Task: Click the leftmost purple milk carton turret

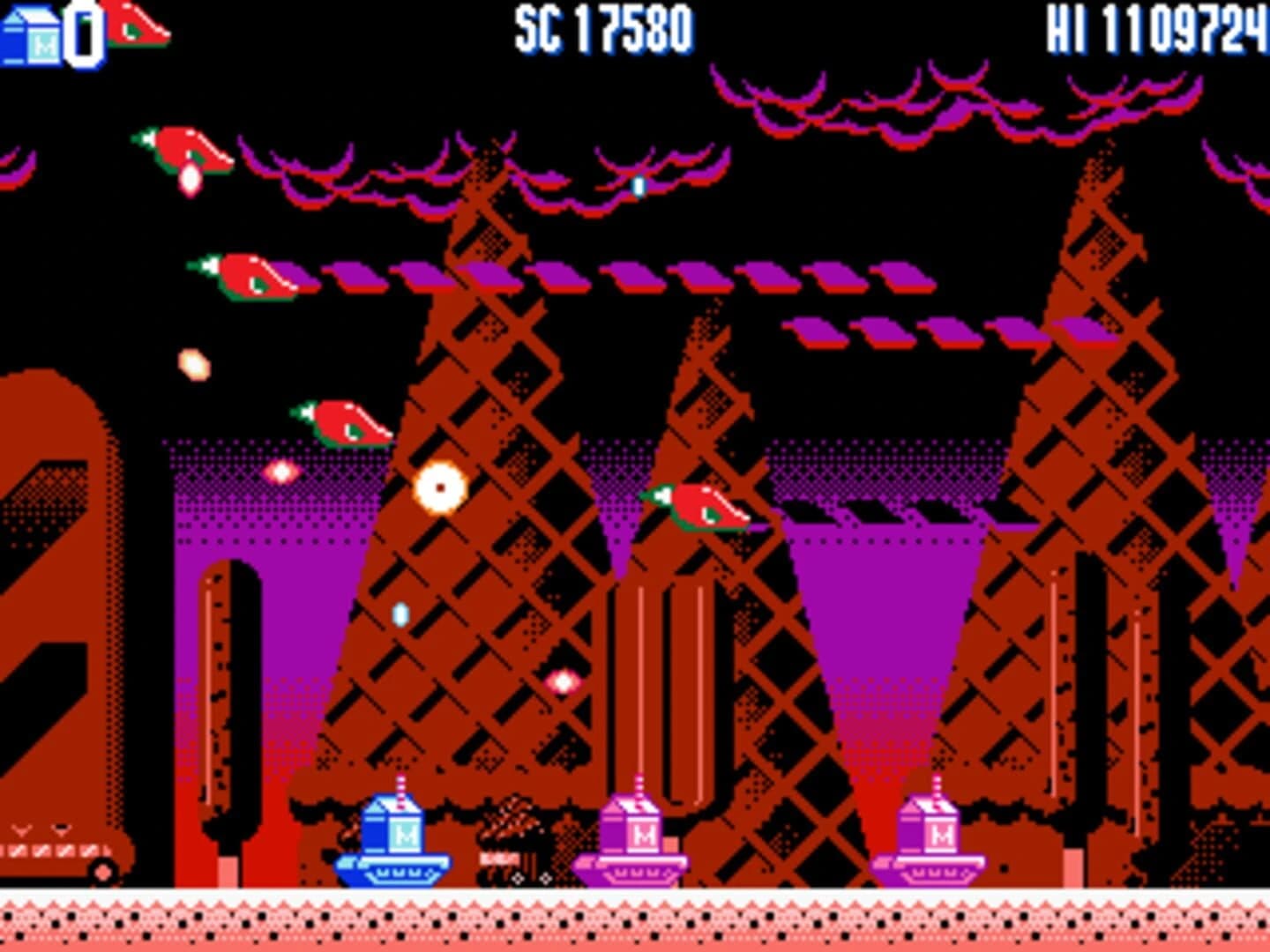Action: coord(637,837)
